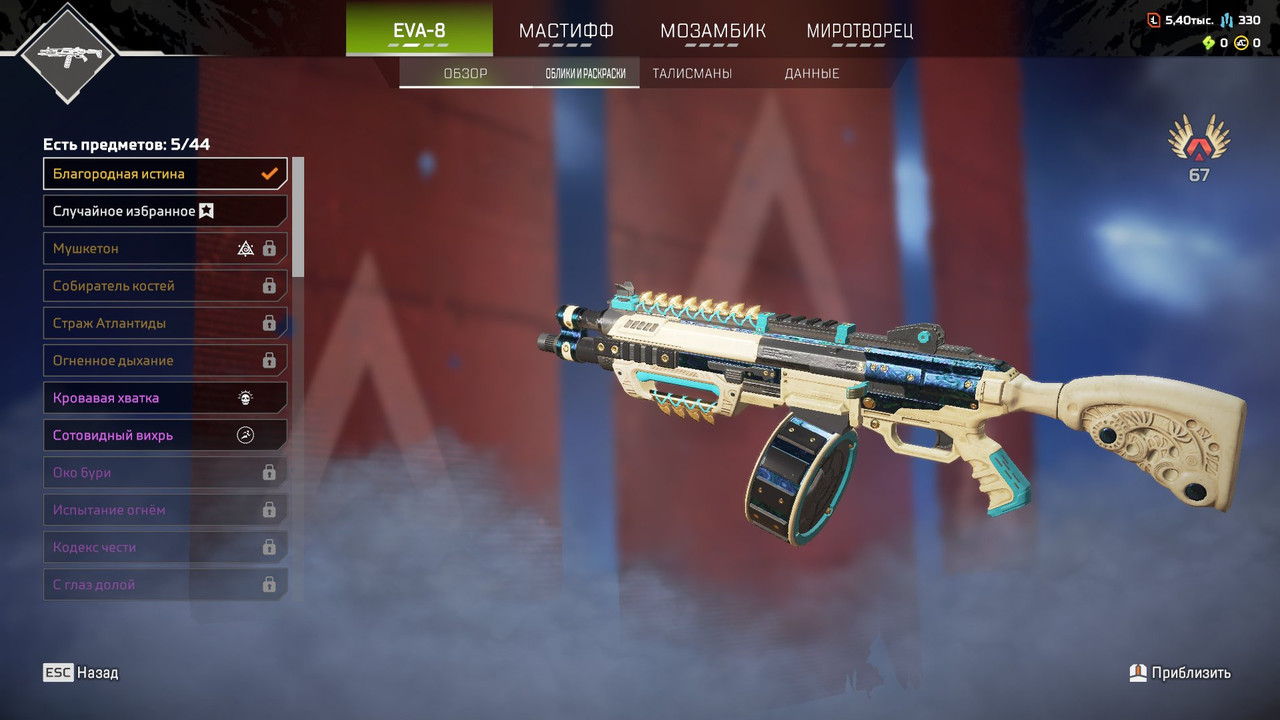Equip the Кровавая хватка skin
Viewport: 1280px width, 720px height.
point(165,398)
